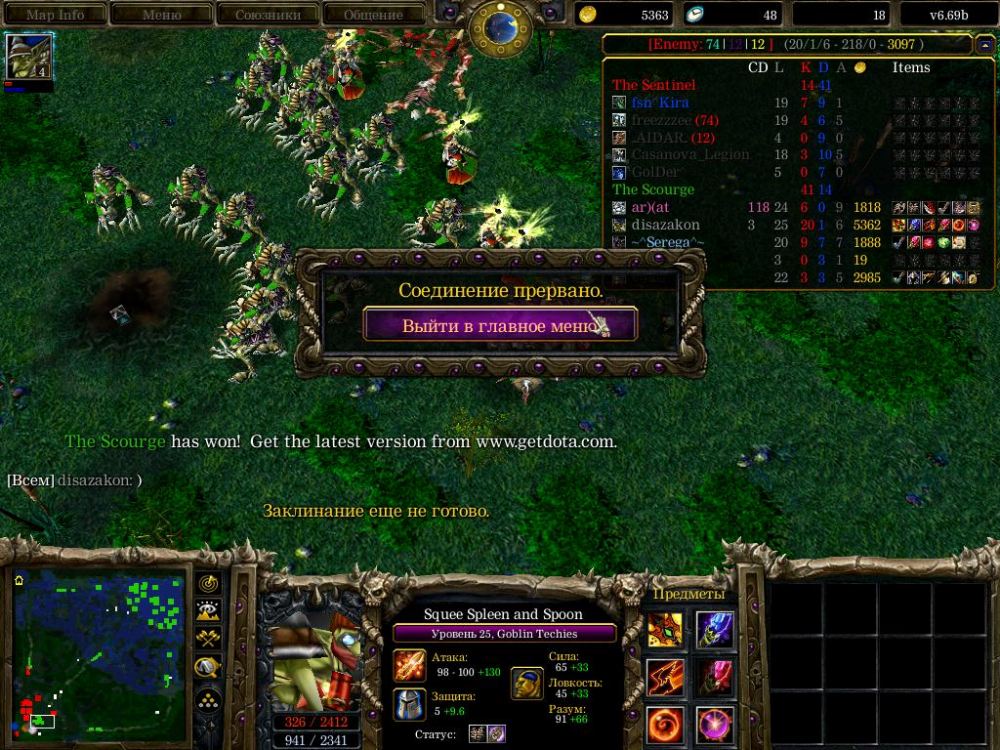The height and width of the screenshot is (750, 1000).
Task: Select the purple glowing orb item
Action: (715, 724)
